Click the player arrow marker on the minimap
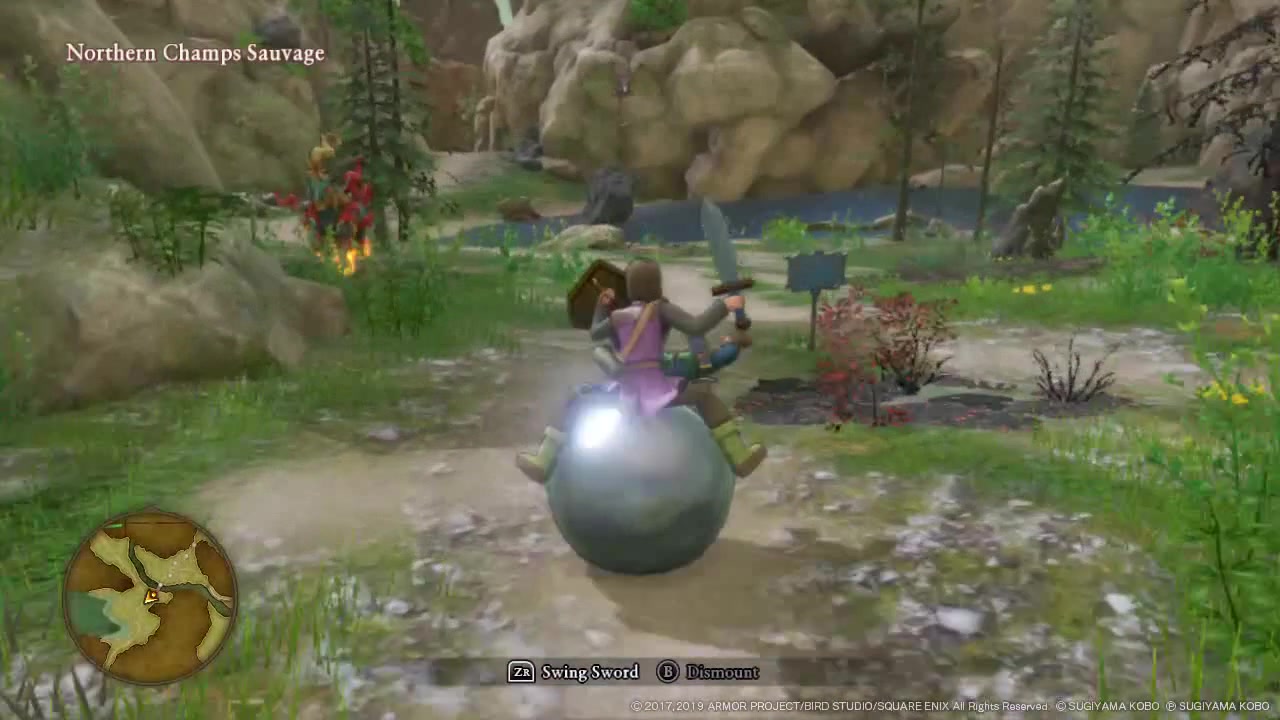 pos(151,597)
